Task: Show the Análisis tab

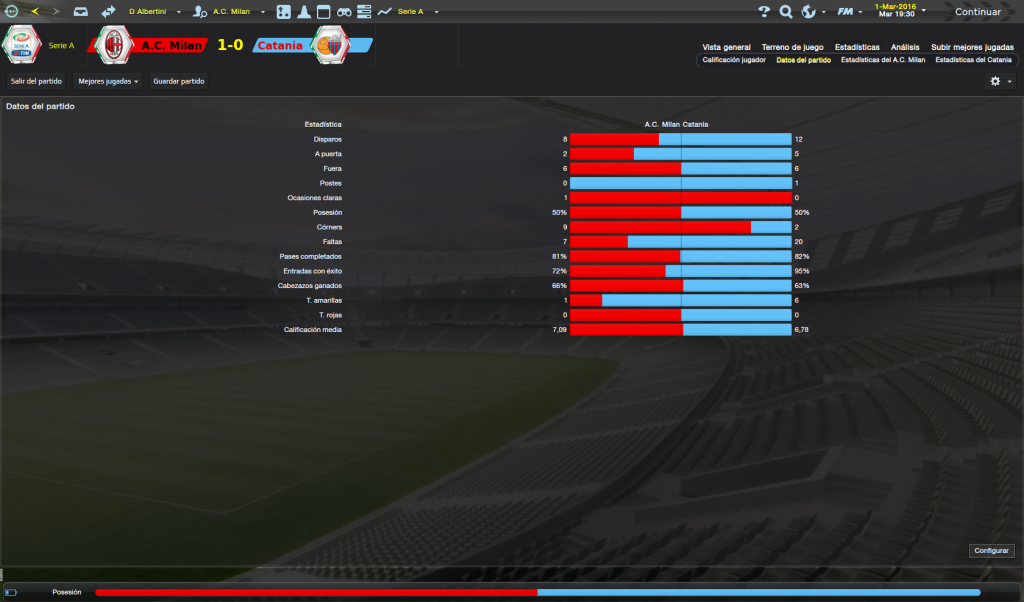Action: pos(905,47)
